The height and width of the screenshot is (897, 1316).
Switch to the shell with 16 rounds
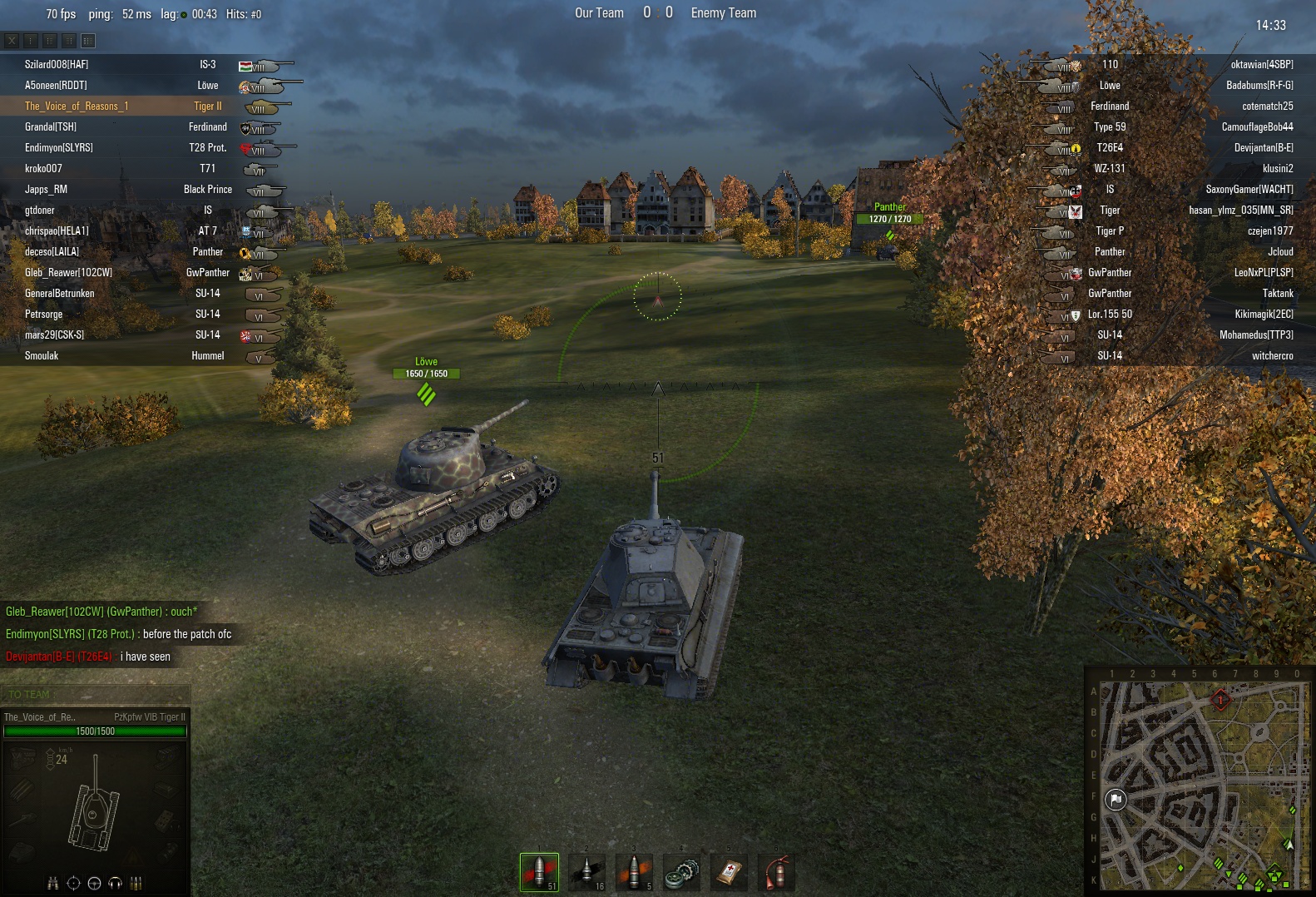tap(586, 871)
